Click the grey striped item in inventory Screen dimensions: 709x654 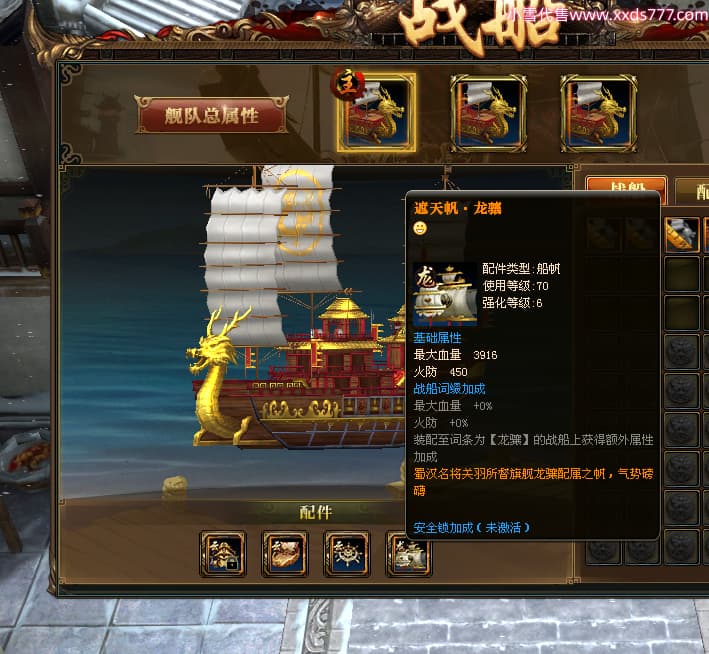click(681, 234)
